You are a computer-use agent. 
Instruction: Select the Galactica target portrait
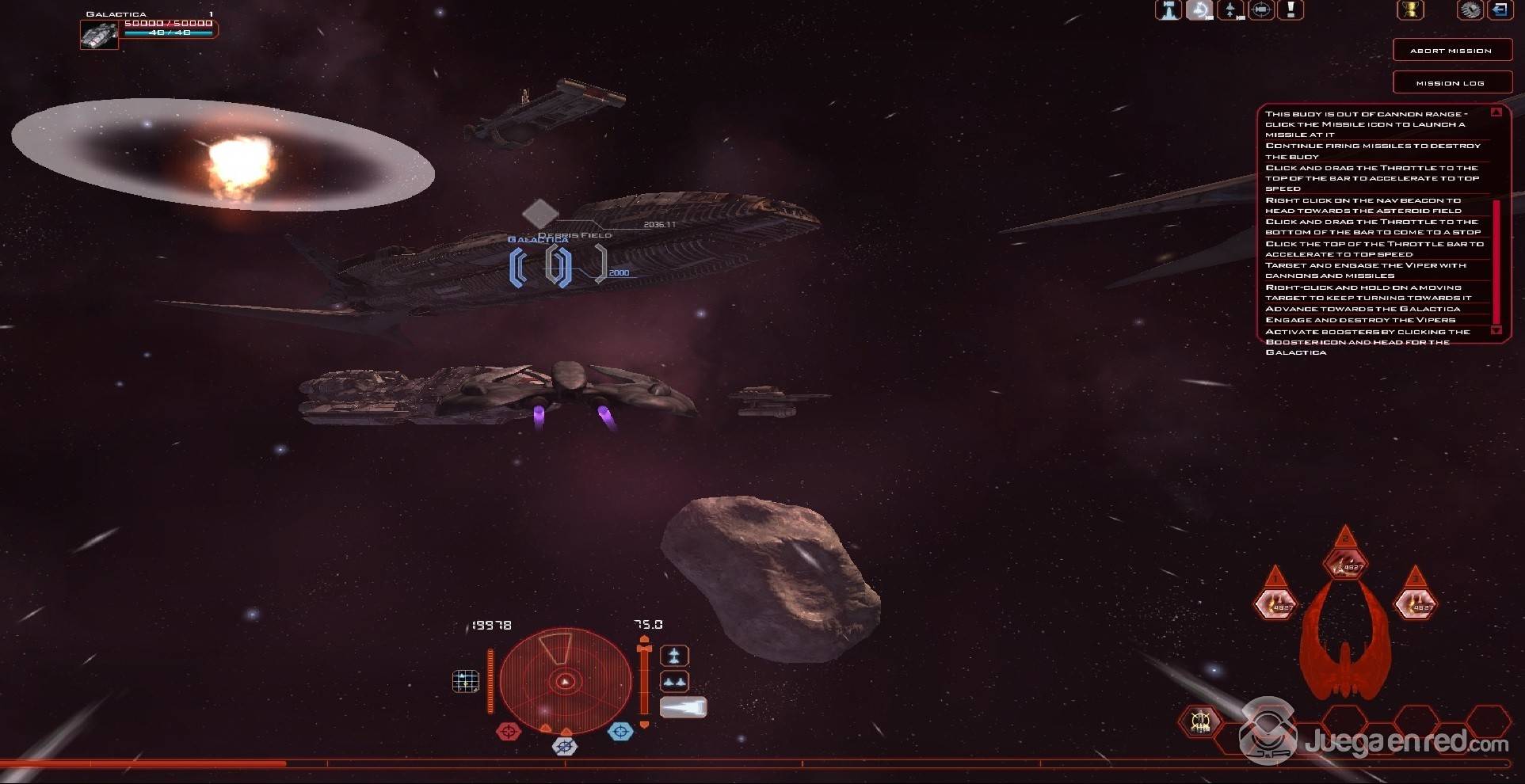point(100,35)
